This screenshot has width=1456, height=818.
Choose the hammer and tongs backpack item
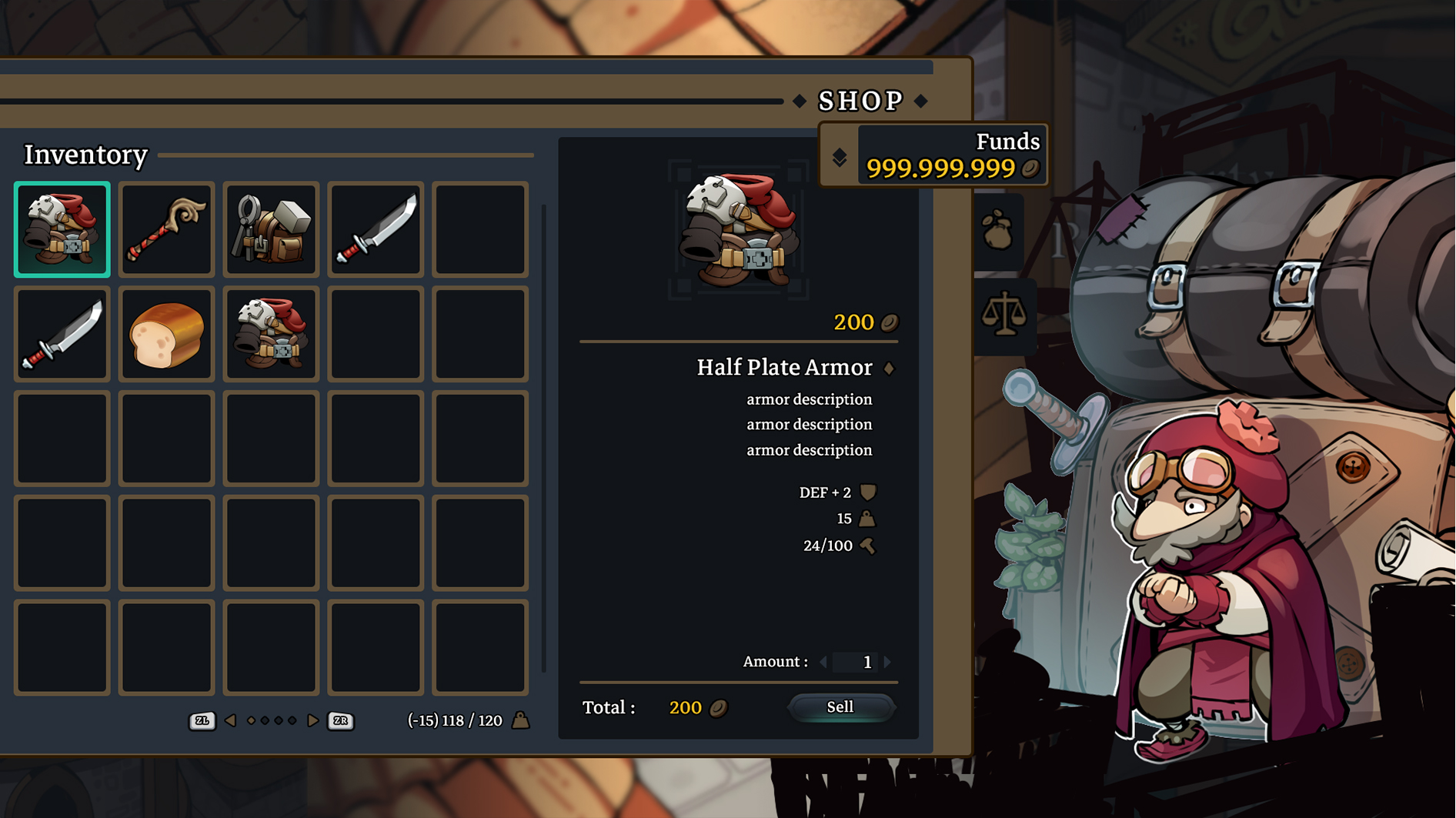271,229
